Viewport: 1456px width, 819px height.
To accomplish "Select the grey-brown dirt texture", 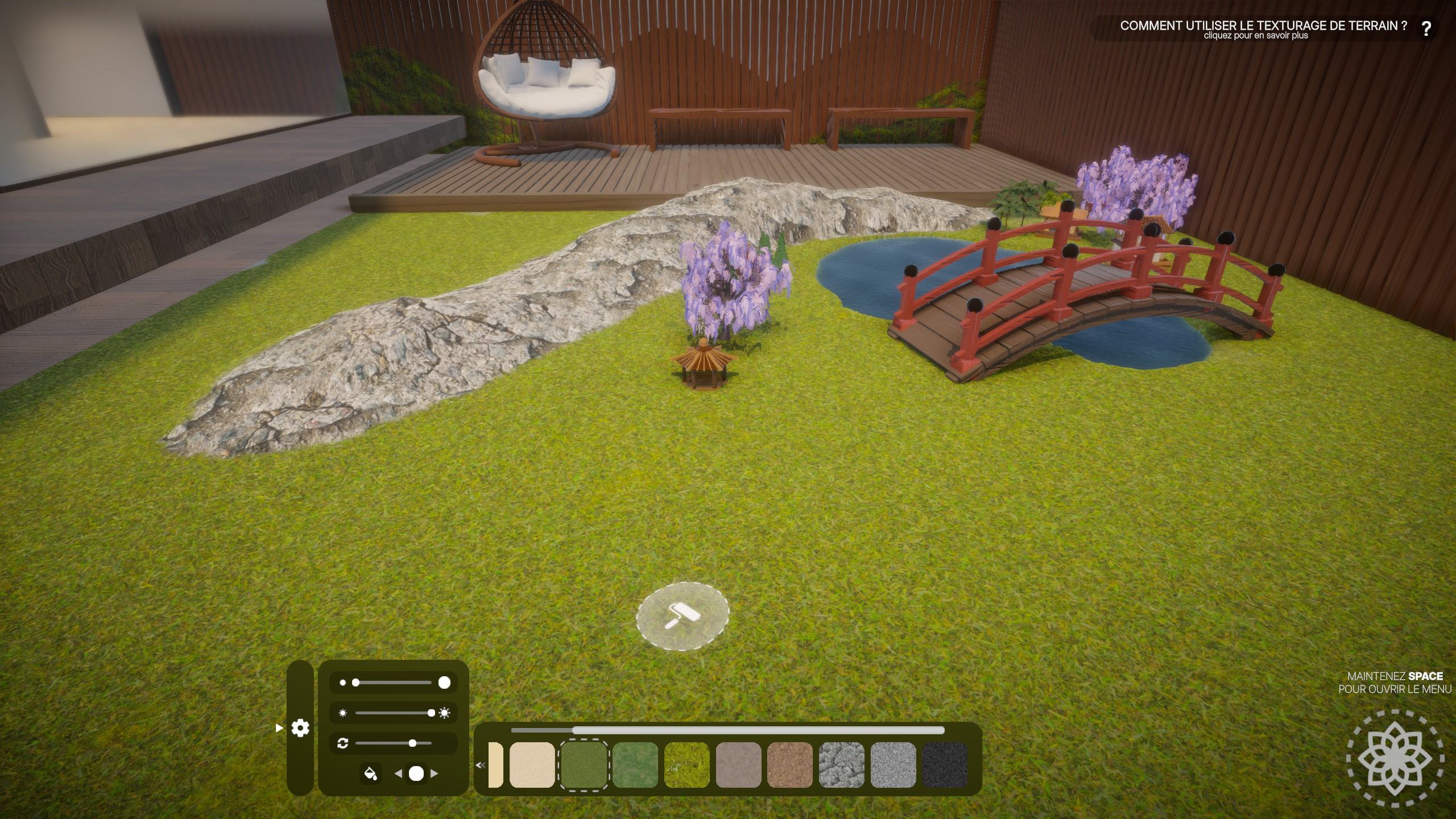I will (x=738, y=766).
